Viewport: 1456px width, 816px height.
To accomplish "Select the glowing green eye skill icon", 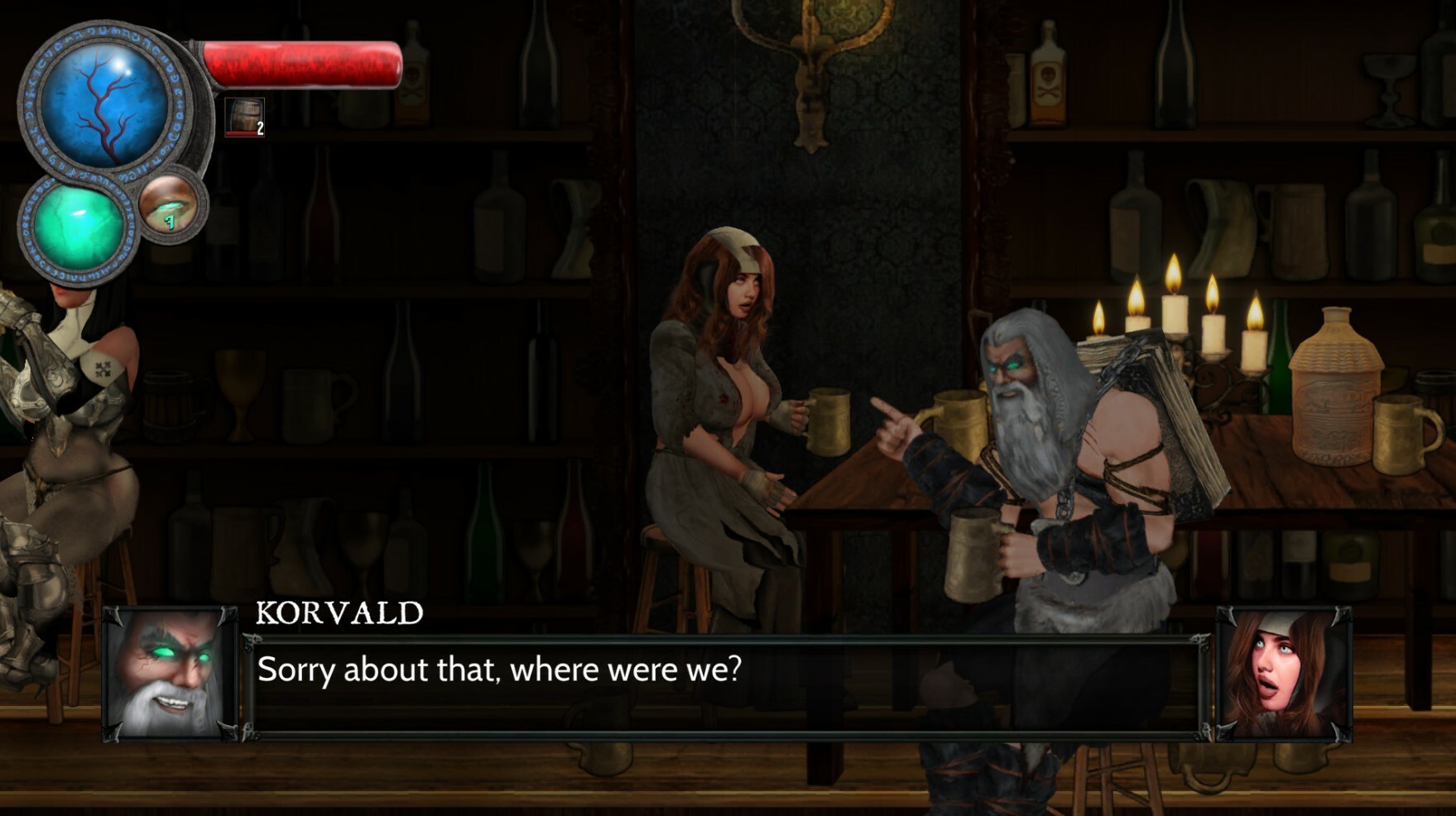I will 172,206.
